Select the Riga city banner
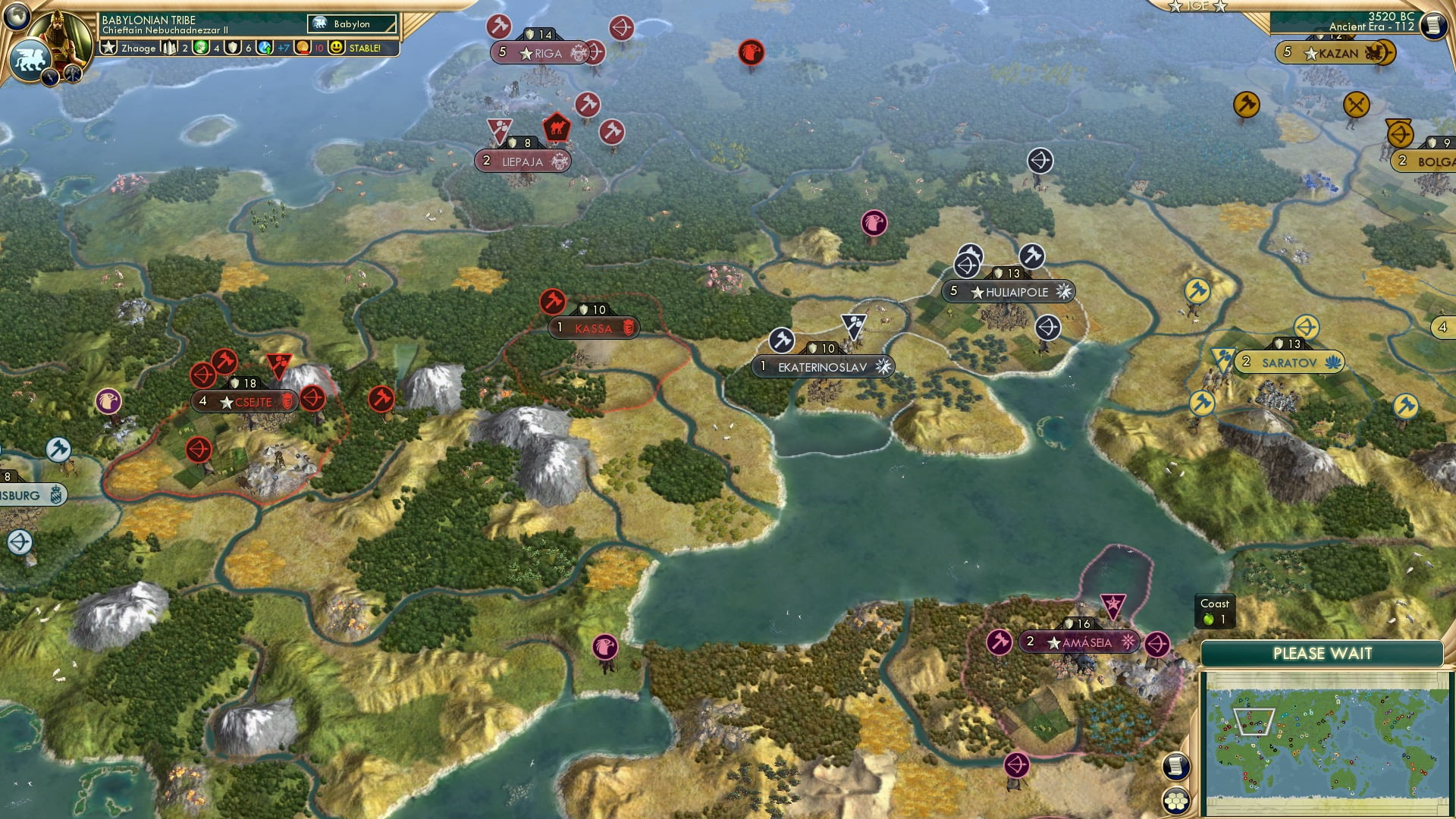The width and height of the screenshot is (1456, 819). click(540, 53)
